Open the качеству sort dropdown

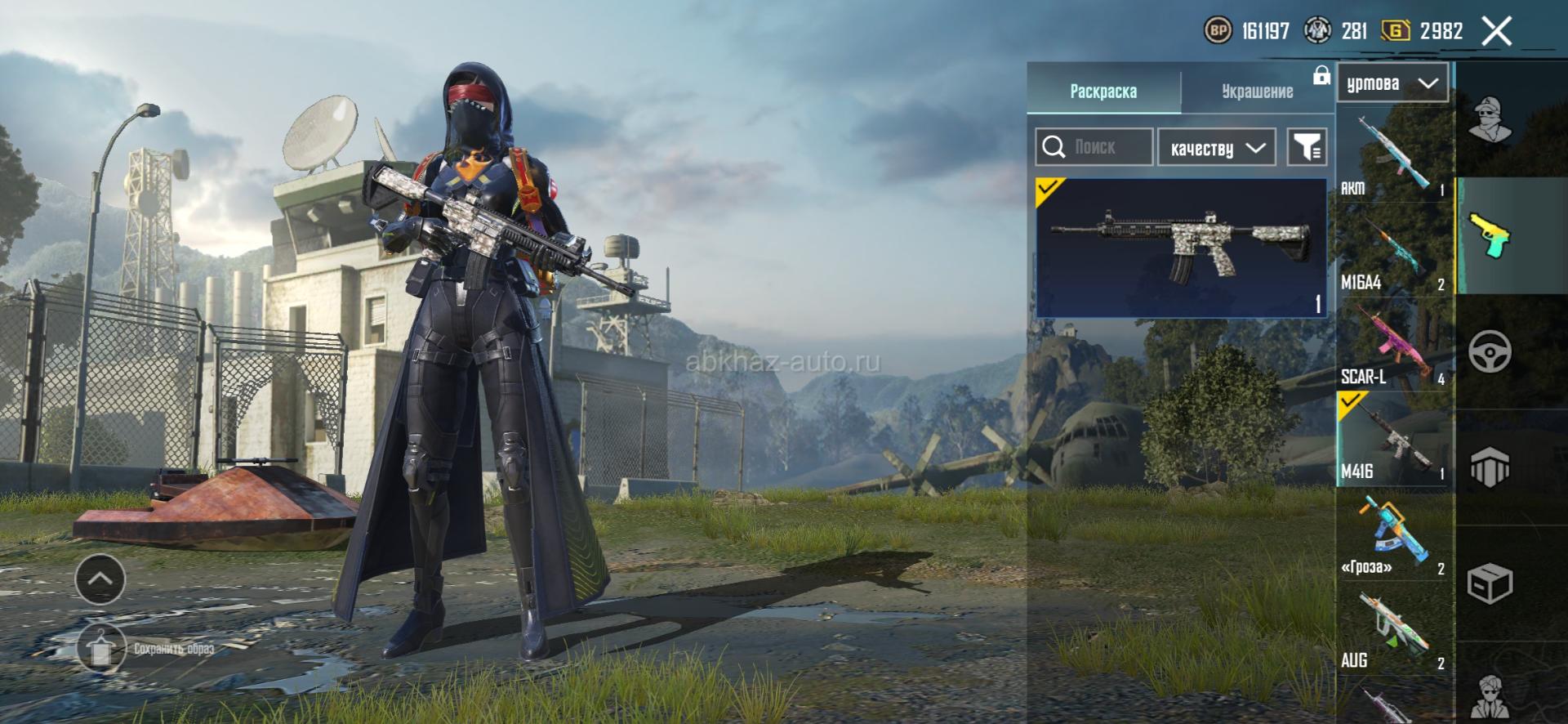point(1216,148)
